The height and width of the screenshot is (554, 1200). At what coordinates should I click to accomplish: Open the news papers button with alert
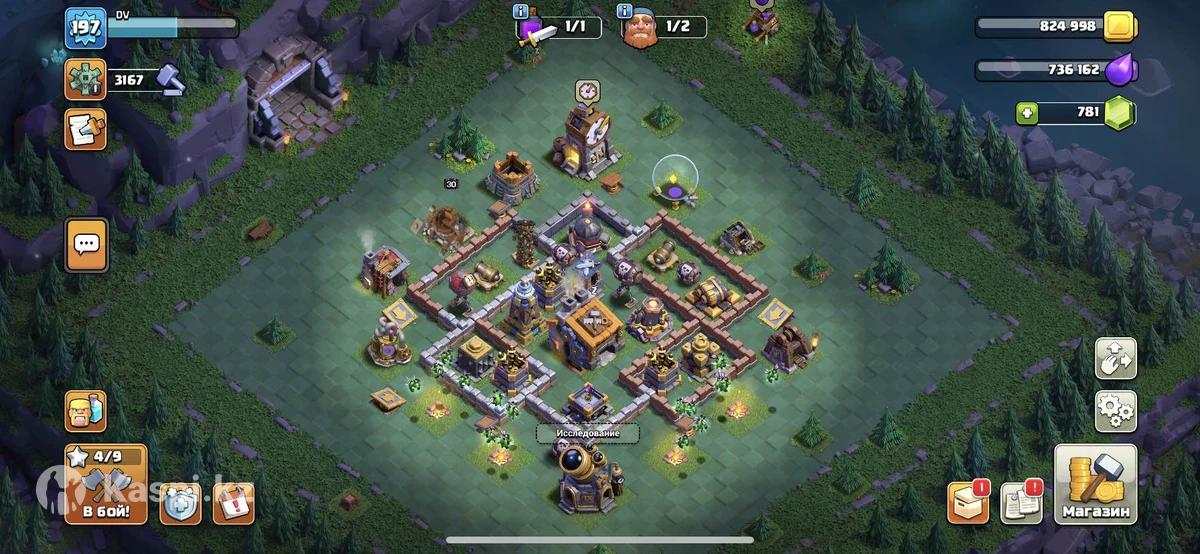tap(1020, 503)
